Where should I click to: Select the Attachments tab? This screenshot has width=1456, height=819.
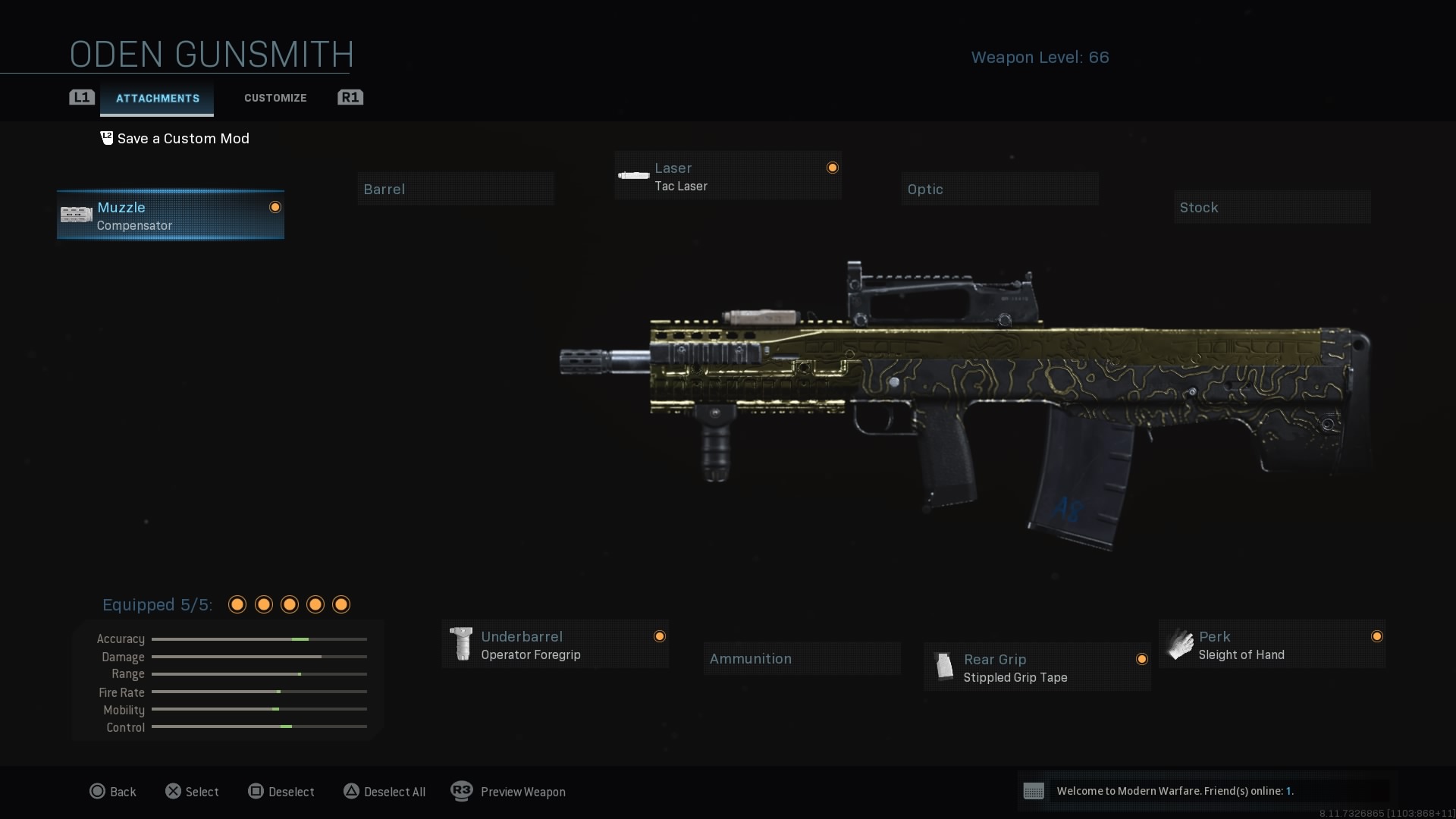(156, 98)
